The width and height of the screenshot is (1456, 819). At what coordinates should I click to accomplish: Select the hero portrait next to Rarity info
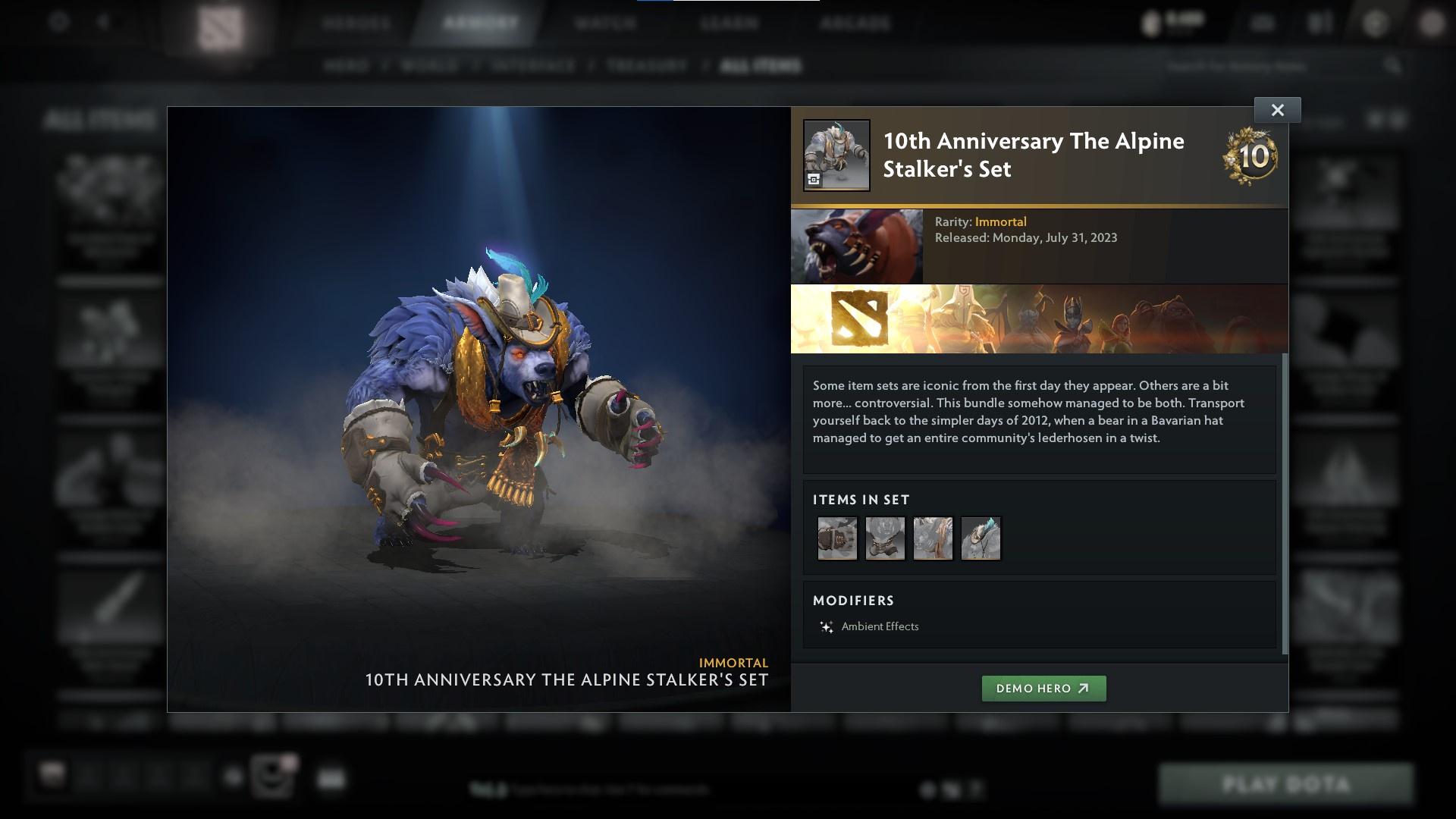pyautogui.click(x=857, y=245)
